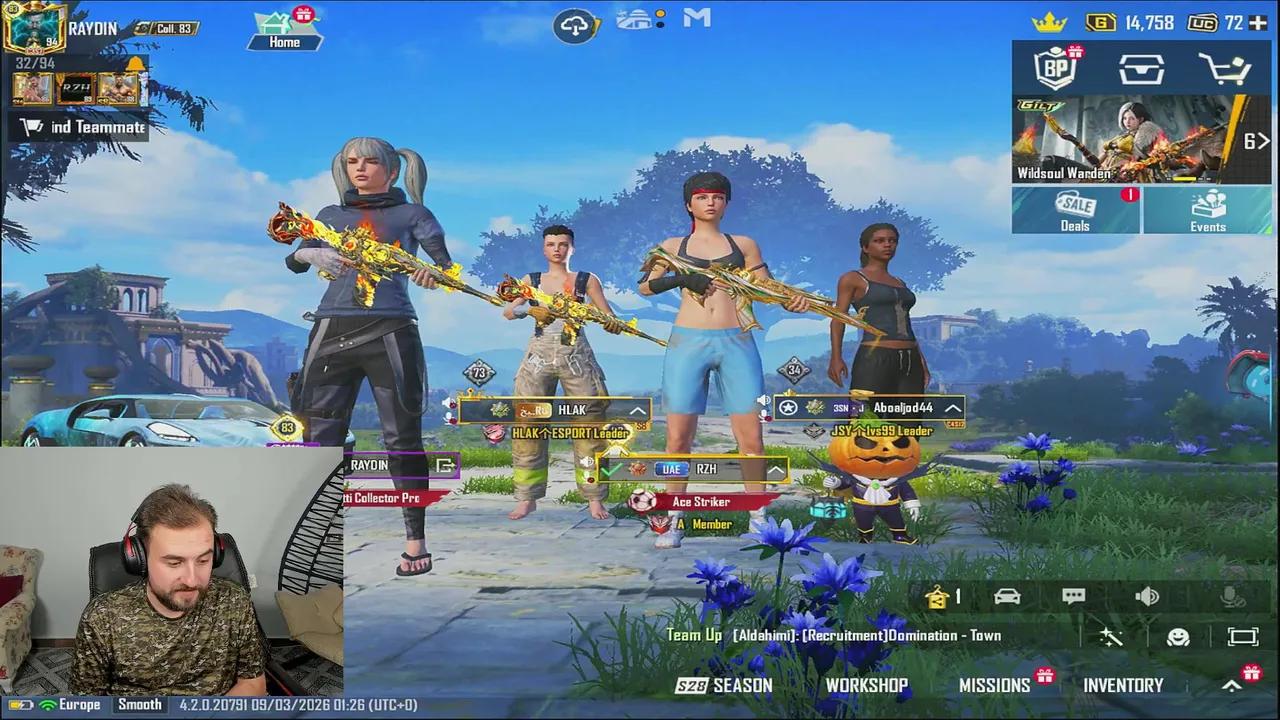
Task: Open the Missions tab
Action: click(995, 685)
